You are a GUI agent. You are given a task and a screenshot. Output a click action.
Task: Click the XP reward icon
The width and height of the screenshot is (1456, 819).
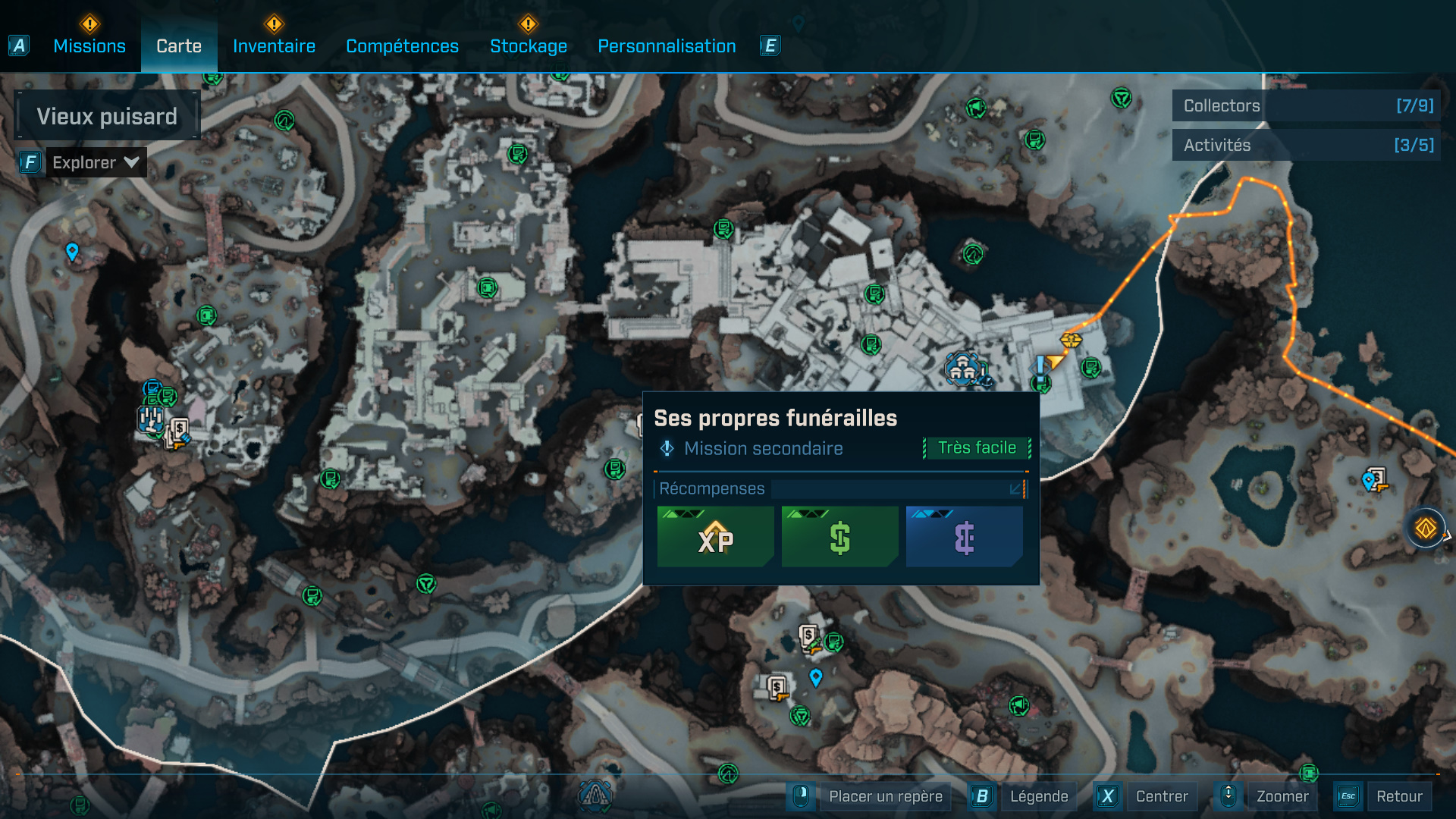[x=714, y=537]
